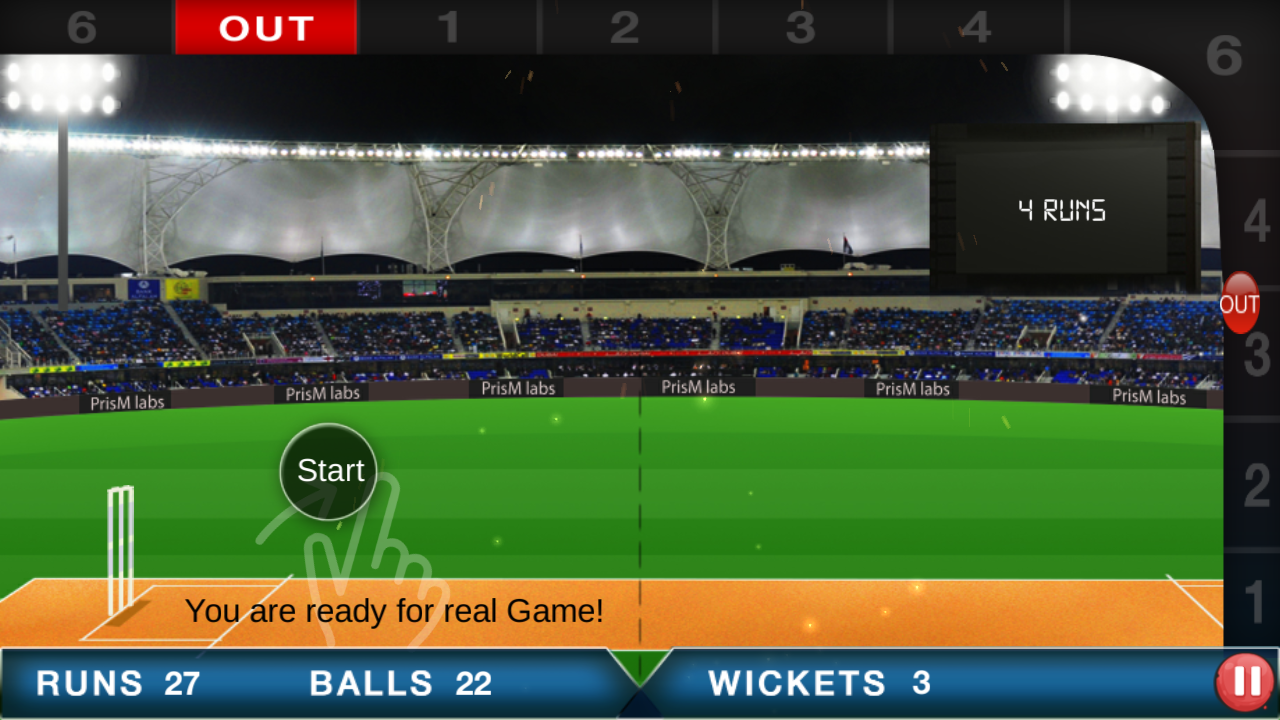Tap the 4 run zone at the top

[x=979, y=27]
